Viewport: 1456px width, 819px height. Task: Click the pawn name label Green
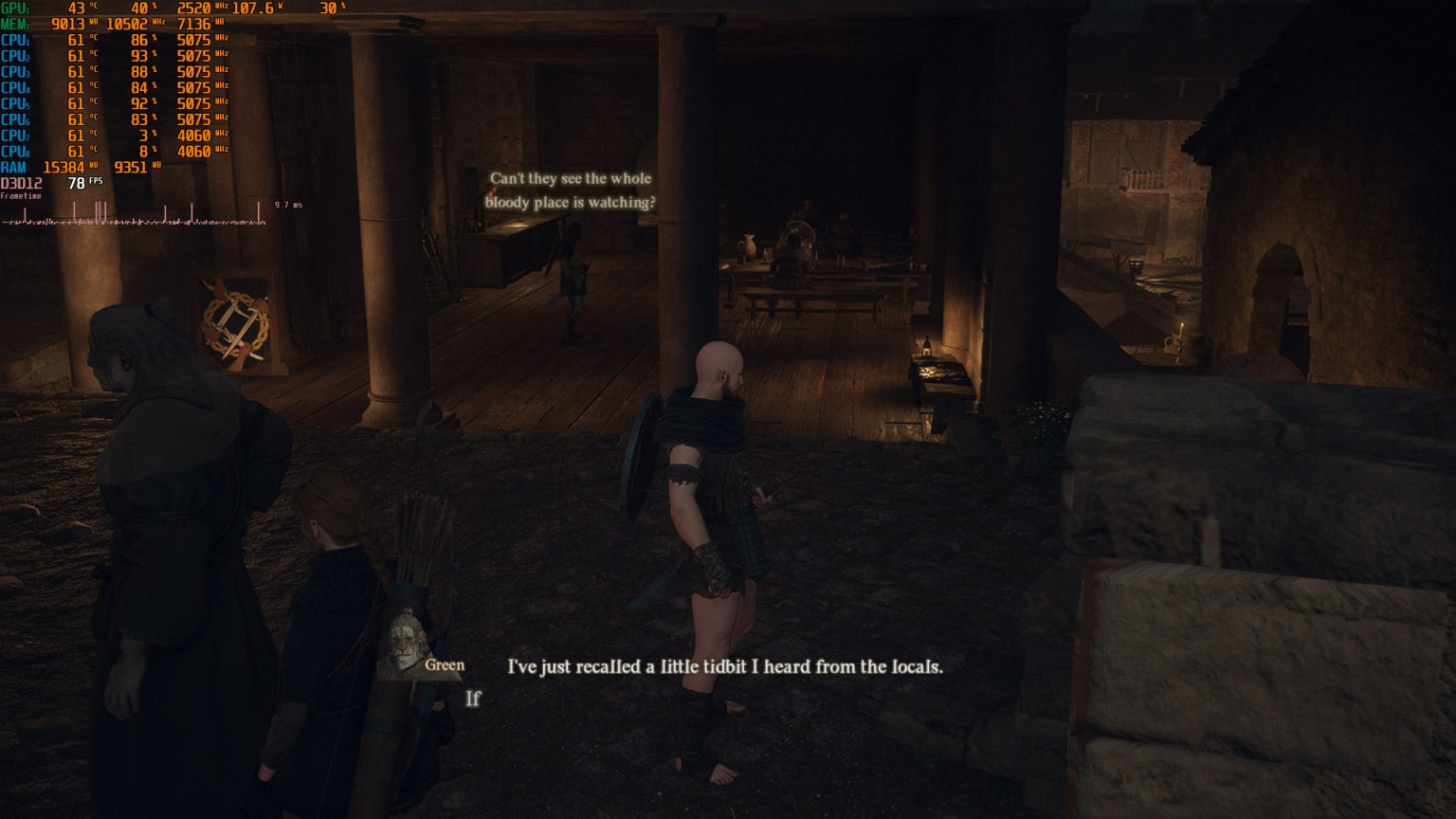tap(446, 664)
